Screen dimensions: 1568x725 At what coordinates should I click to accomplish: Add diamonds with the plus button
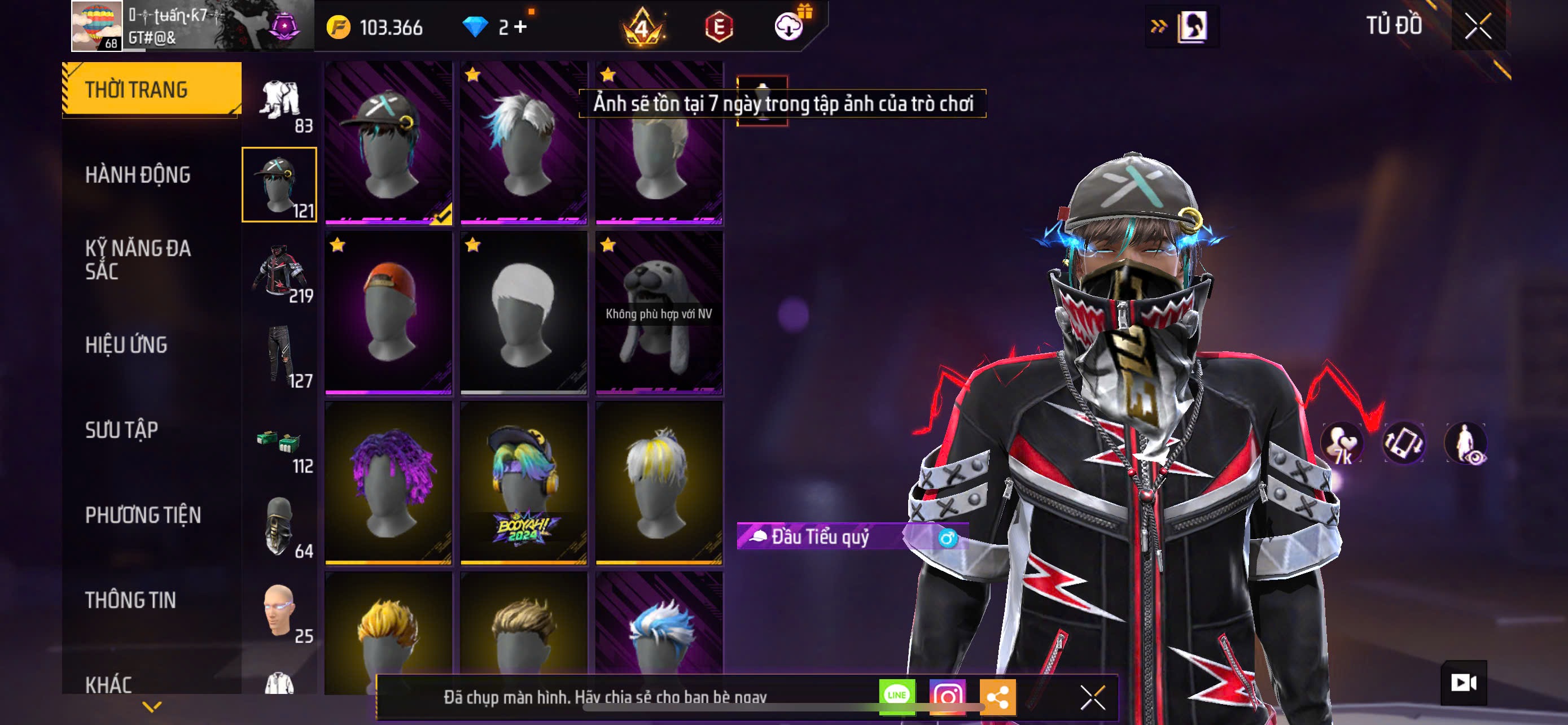[521, 27]
